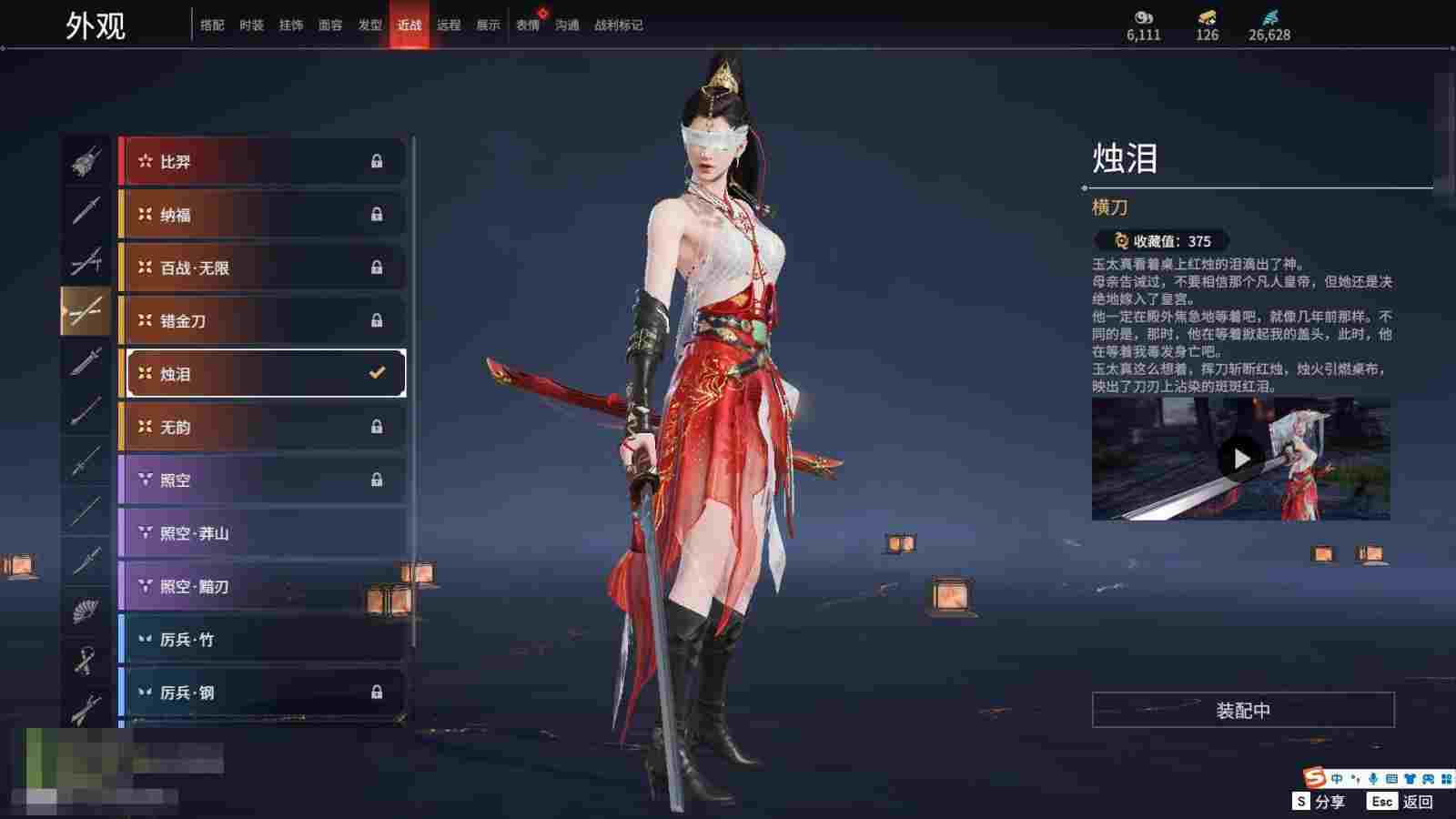
Task: Choose the 纳福 skin entry
Action: [263, 215]
